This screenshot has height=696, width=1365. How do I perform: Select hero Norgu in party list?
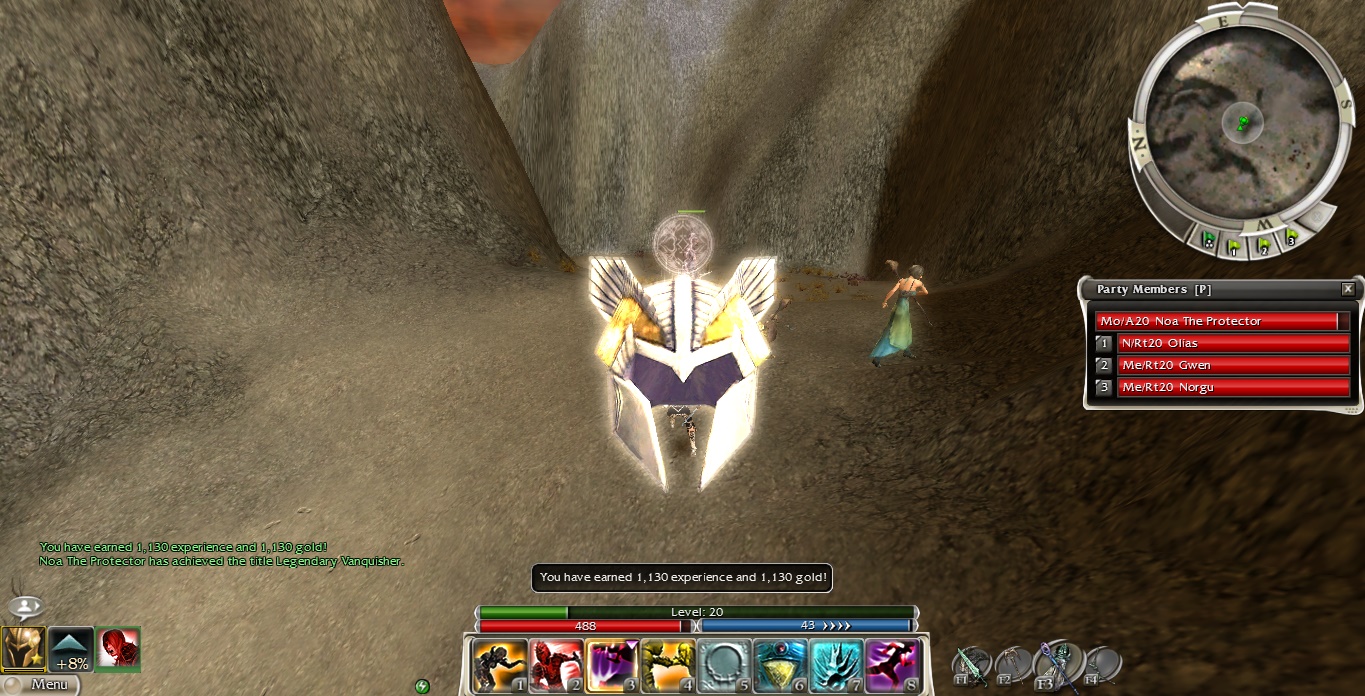click(x=1232, y=387)
